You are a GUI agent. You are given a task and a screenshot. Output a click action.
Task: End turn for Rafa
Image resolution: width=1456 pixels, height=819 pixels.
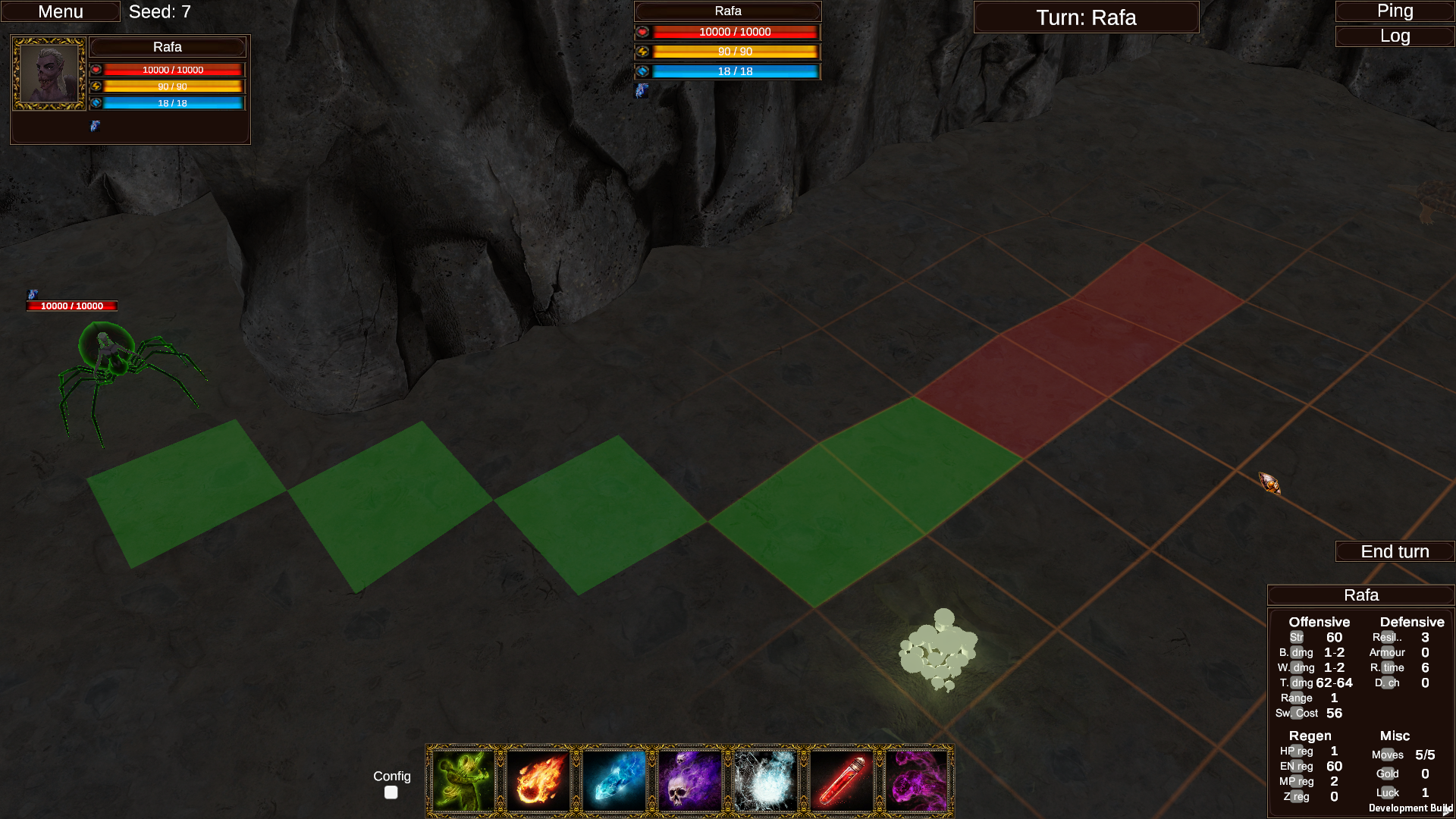pyautogui.click(x=1394, y=551)
